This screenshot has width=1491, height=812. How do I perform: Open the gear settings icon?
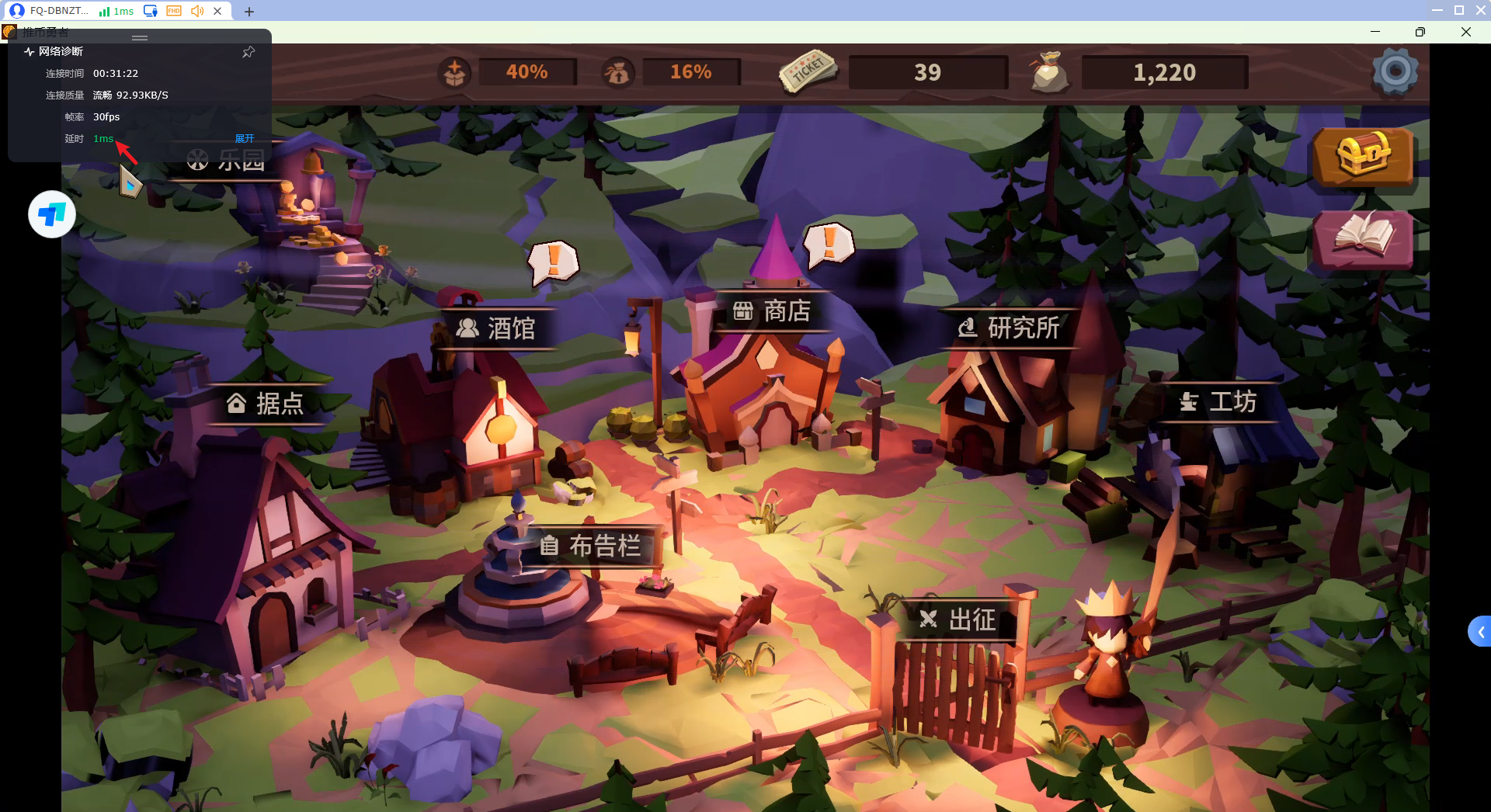pyautogui.click(x=1395, y=72)
